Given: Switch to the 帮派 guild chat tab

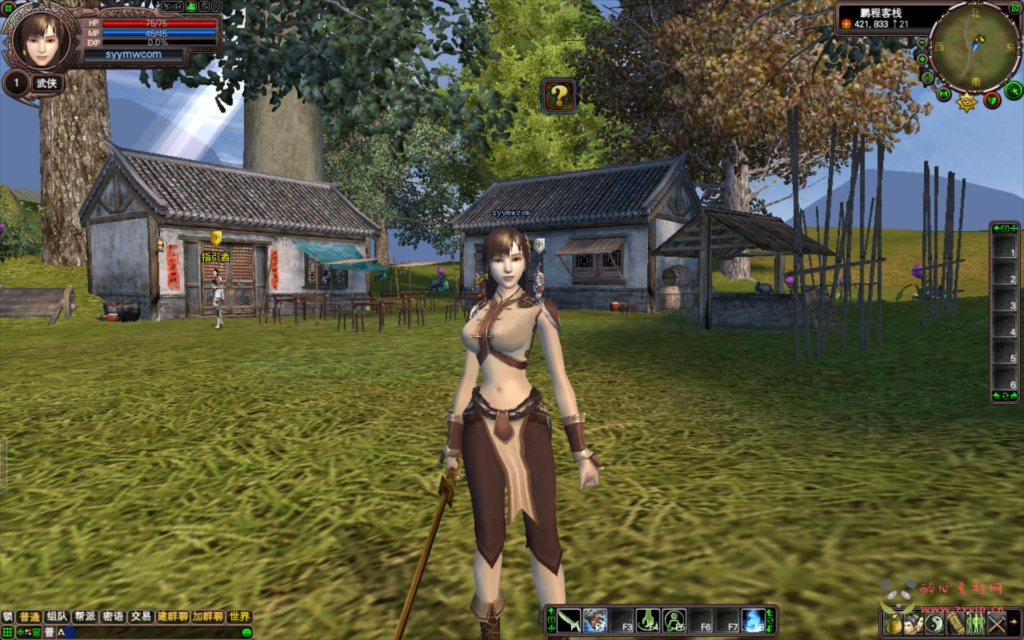Looking at the screenshot, I should click(85, 617).
